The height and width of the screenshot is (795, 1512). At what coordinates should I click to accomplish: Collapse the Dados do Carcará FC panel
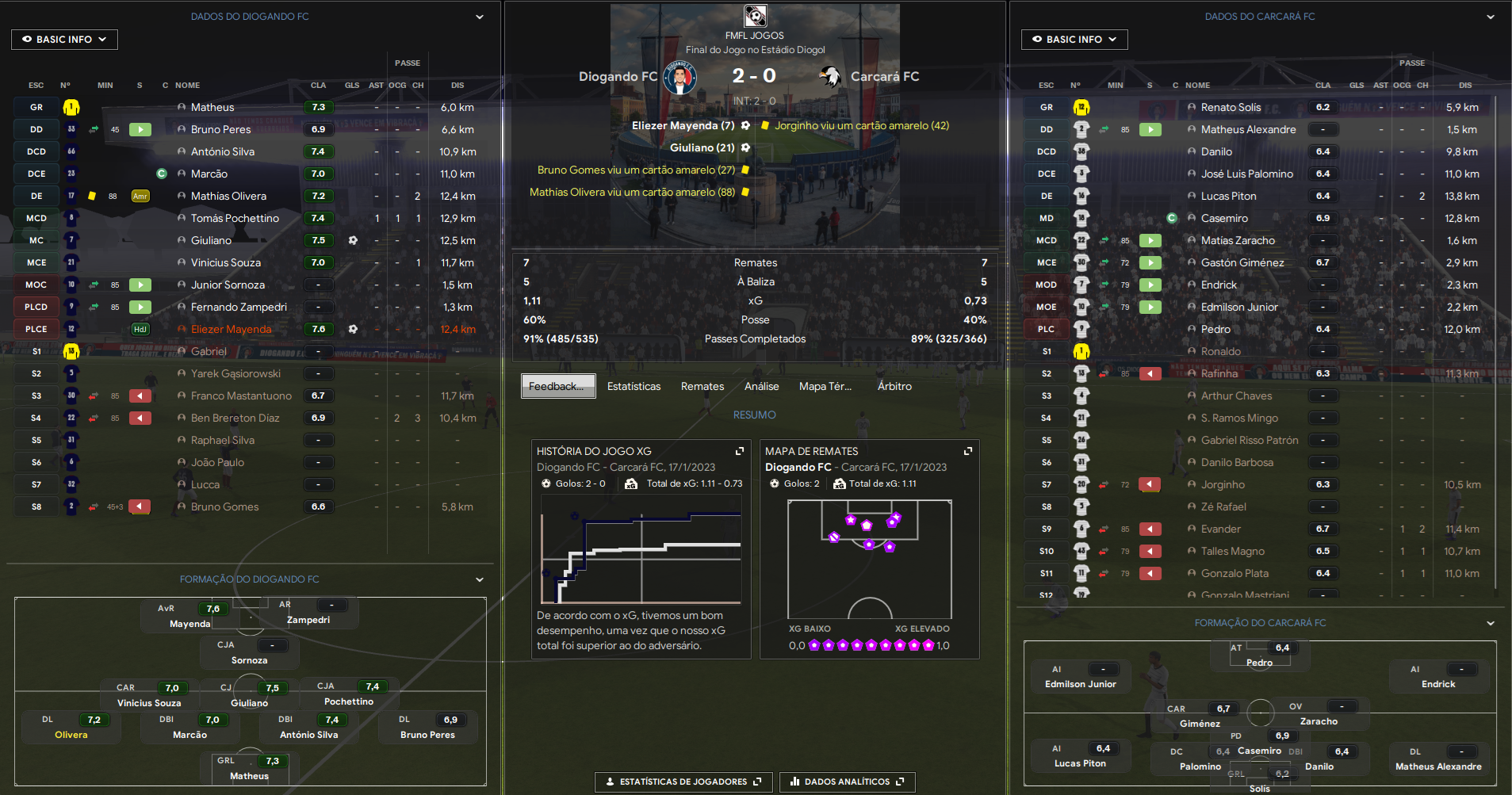click(x=1490, y=17)
